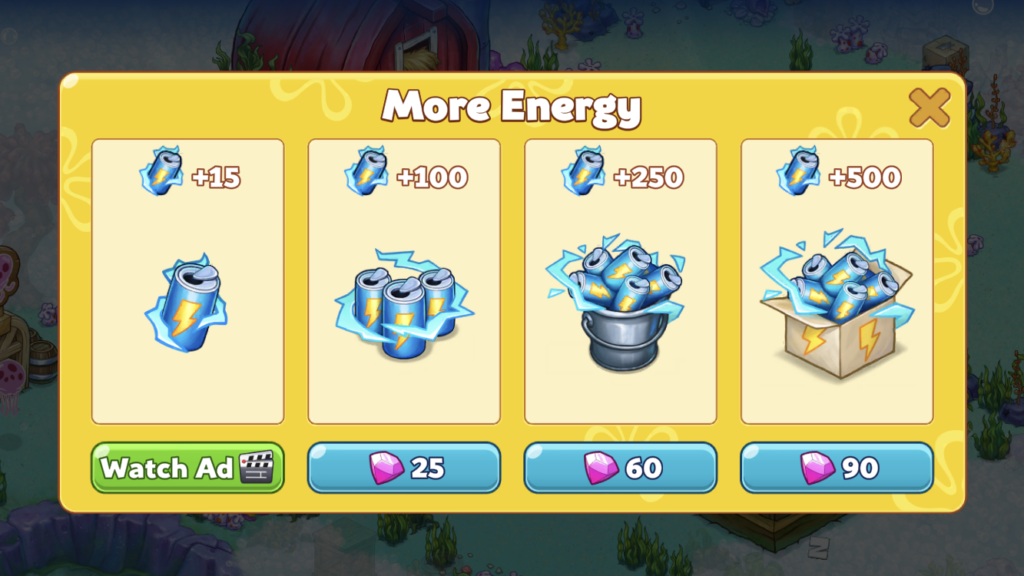Watch Ad for 15 energy
Image resolution: width=1024 pixels, height=576 pixels.
coord(188,468)
